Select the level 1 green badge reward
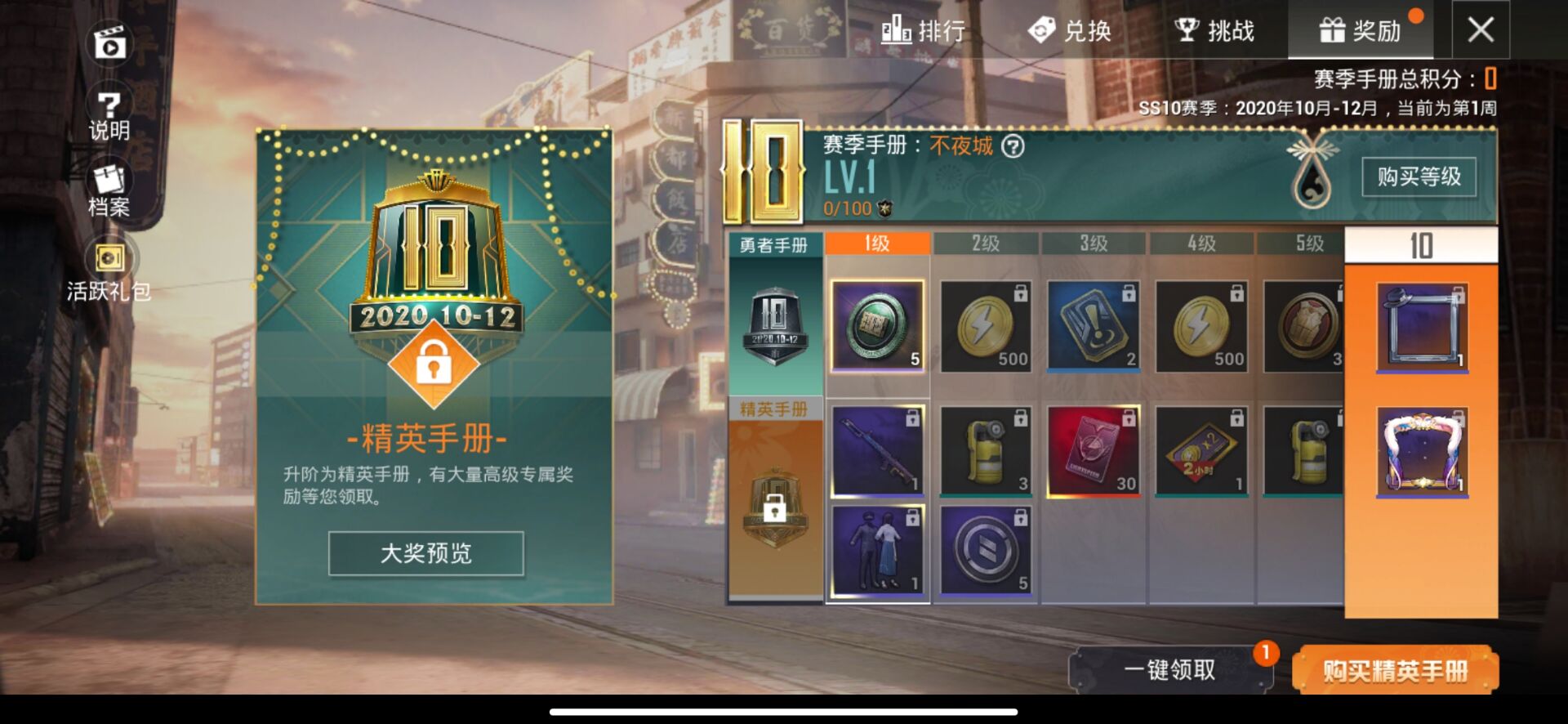The image size is (1568, 724). [x=877, y=326]
